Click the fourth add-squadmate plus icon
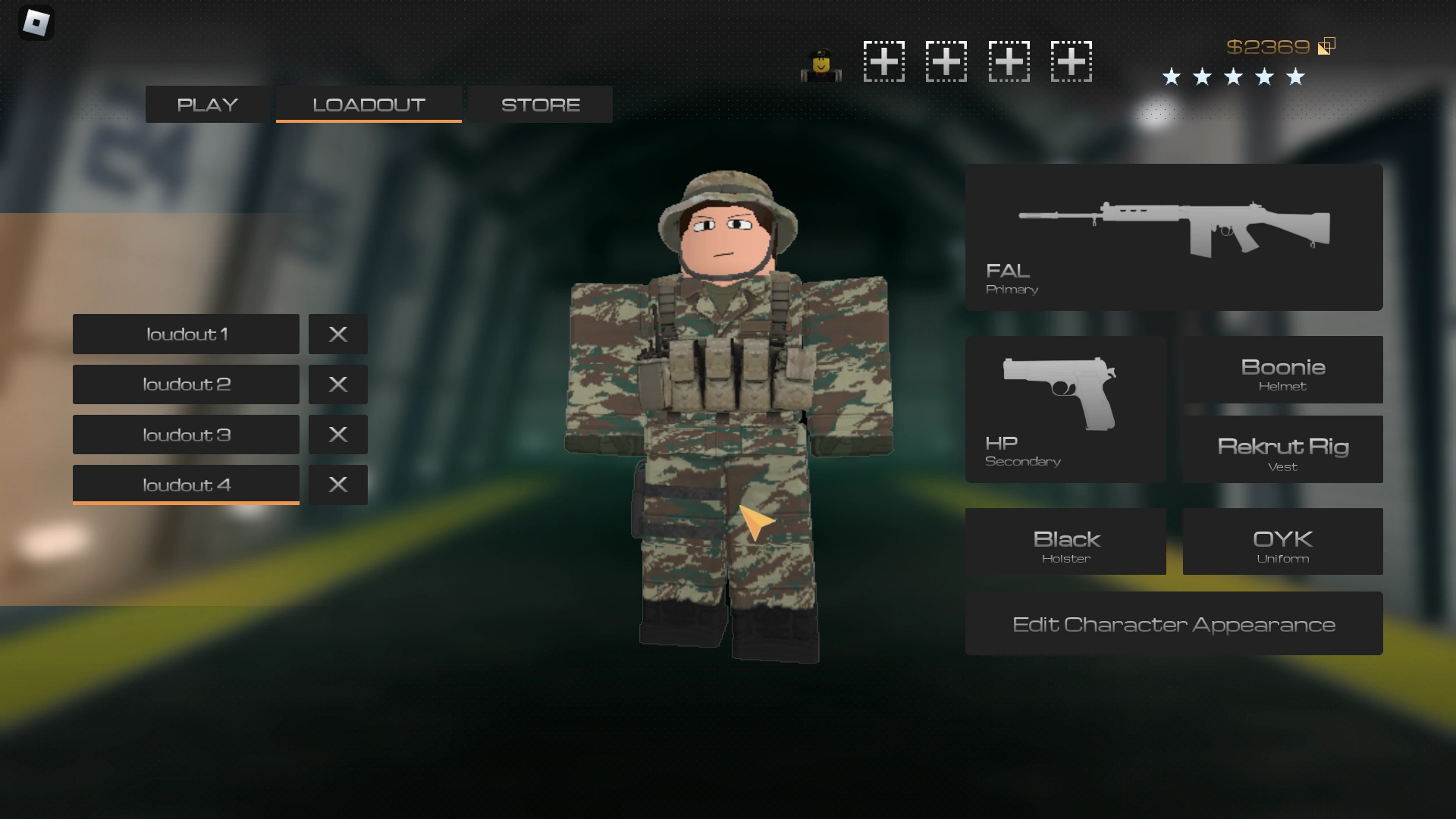This screenshot has width=1456, height=819. coord(1071,61)
